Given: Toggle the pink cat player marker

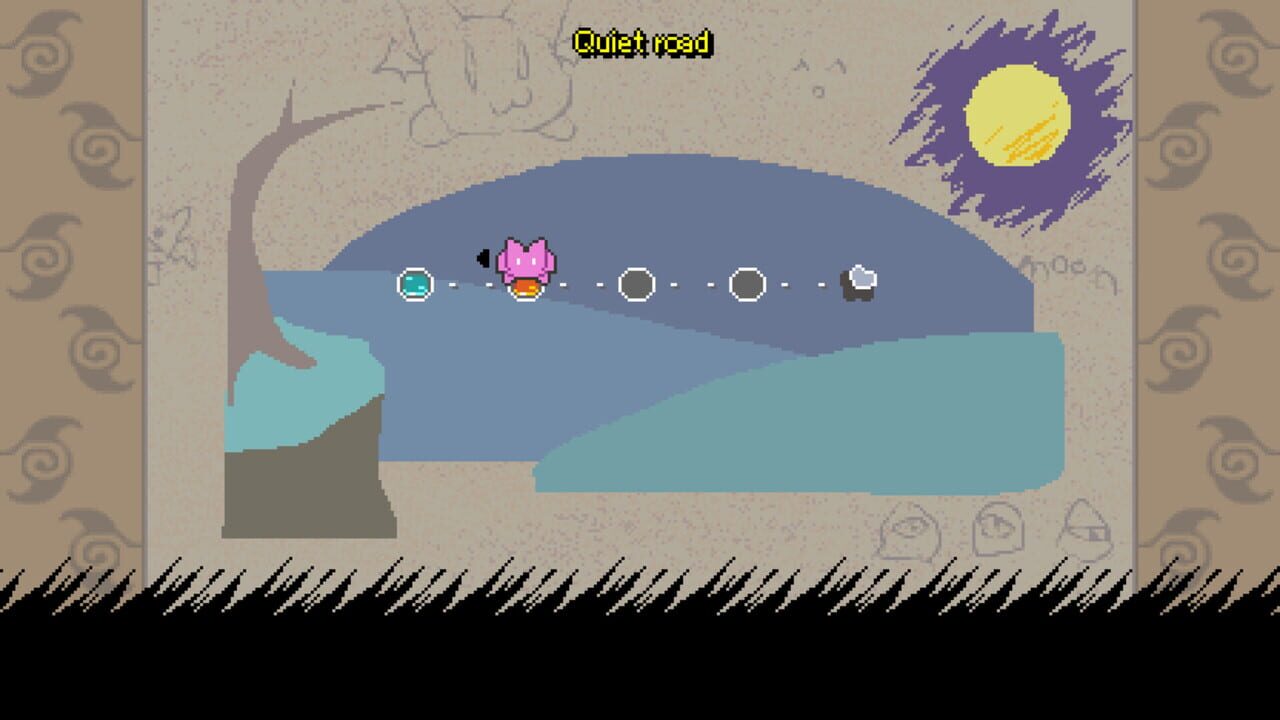Looking at the screenshot, I should coord(524,258).
